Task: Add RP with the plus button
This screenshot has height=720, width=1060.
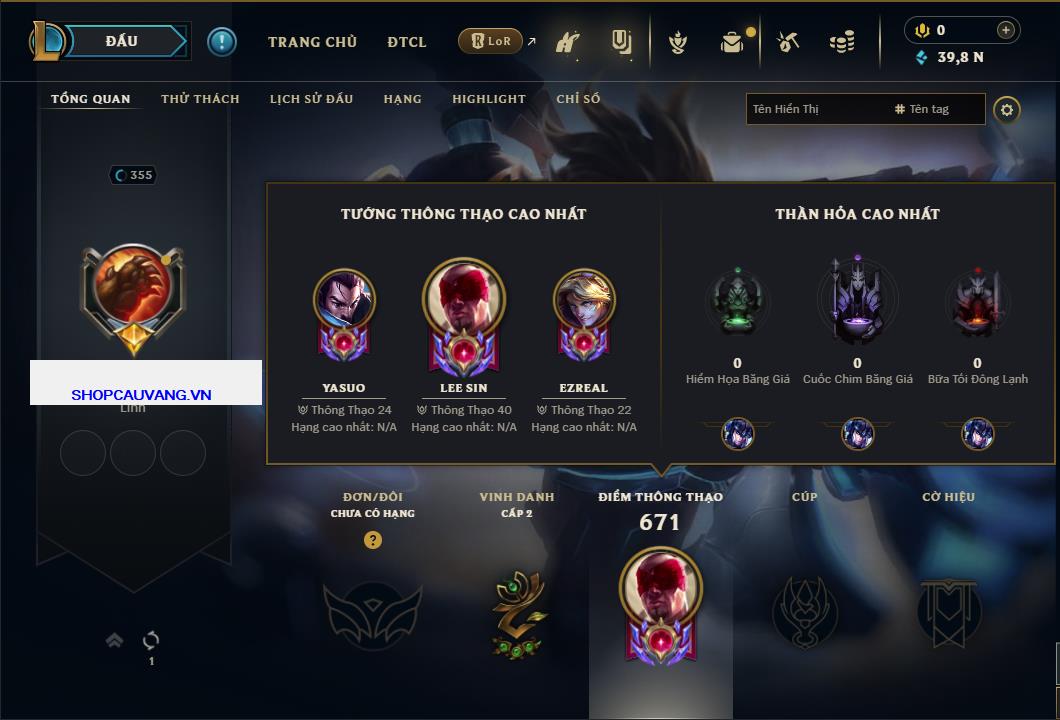Action: 1005,30
